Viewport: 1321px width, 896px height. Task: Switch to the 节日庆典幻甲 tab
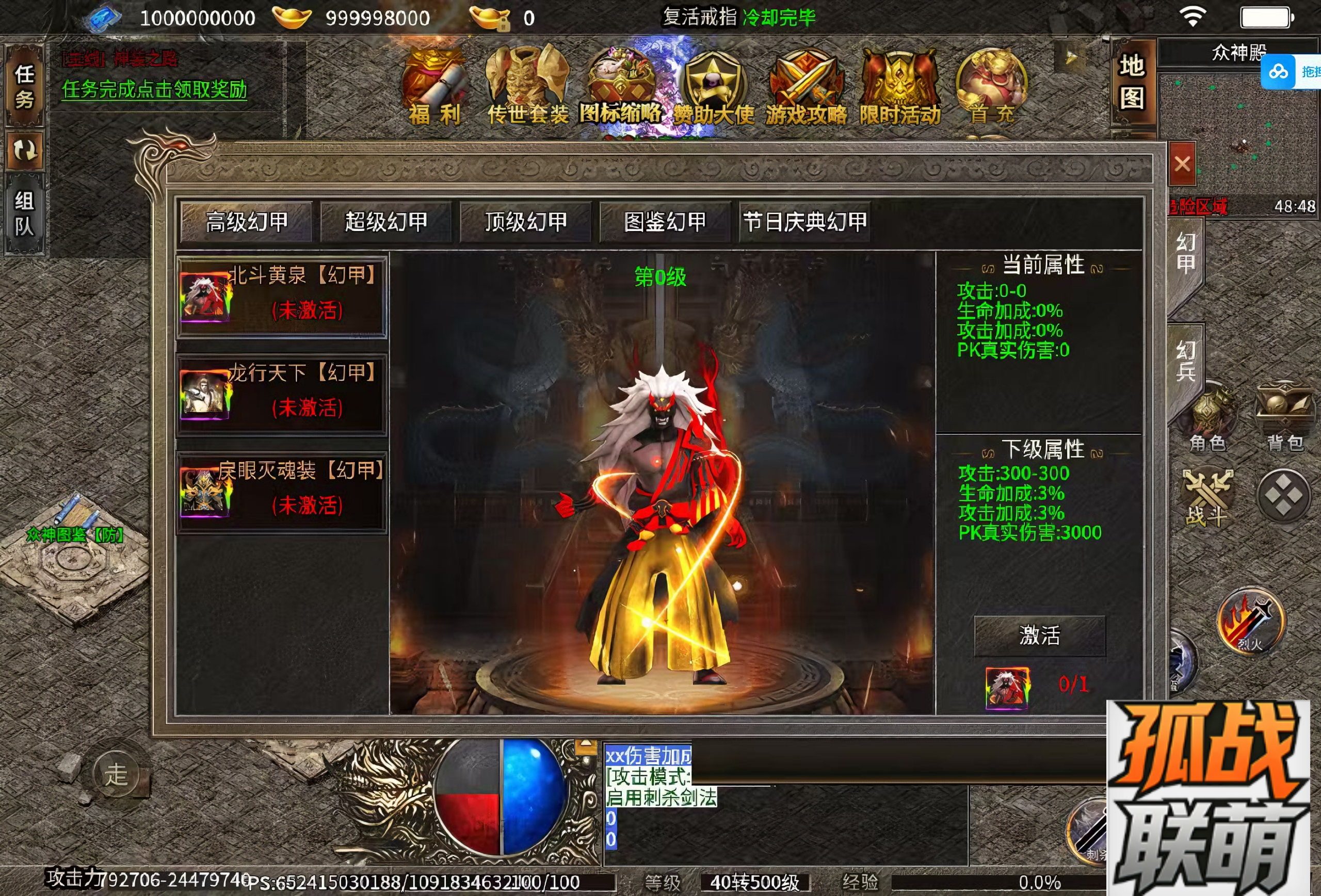tap(805, 222)
